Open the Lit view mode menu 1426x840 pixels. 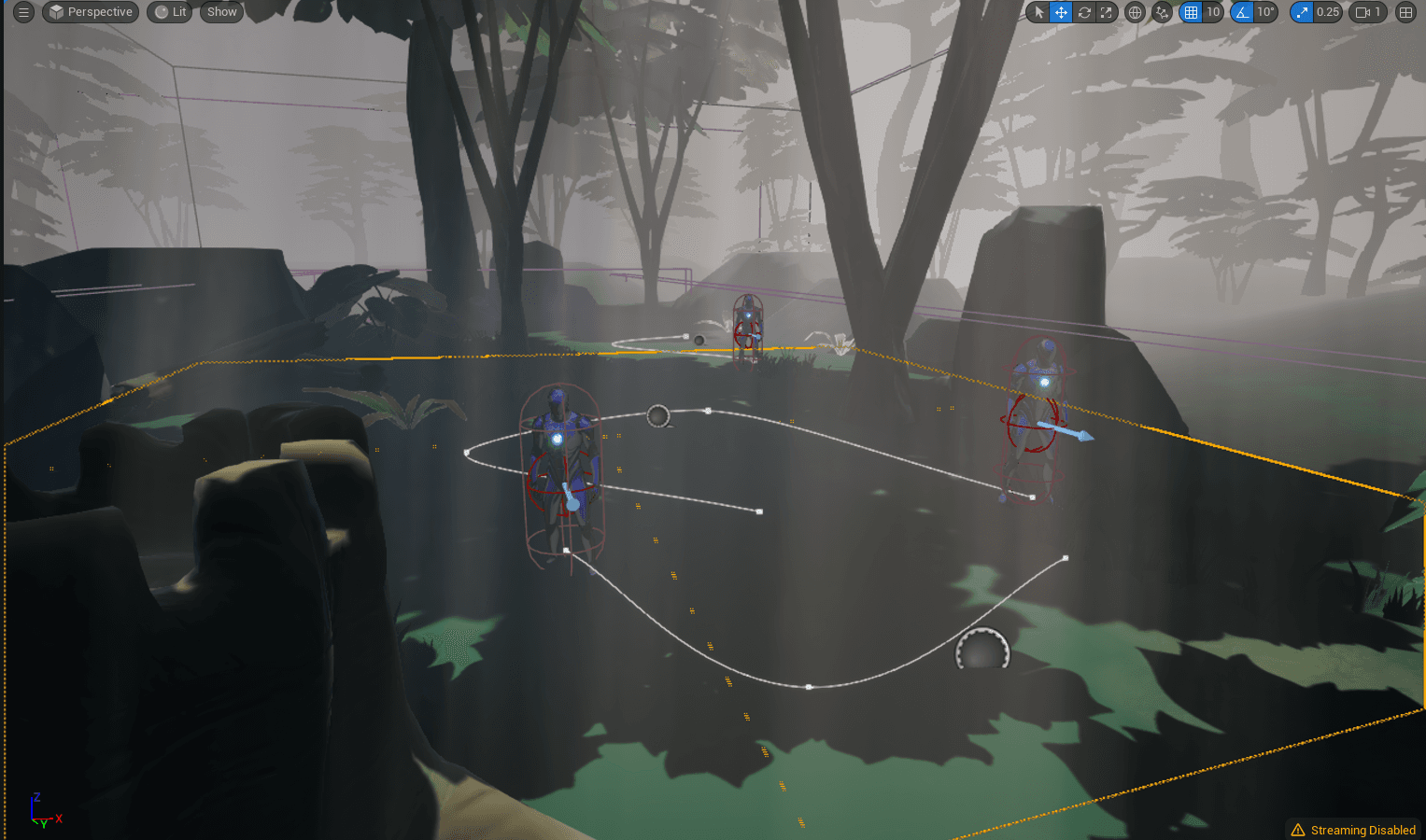tap(169, 12)
